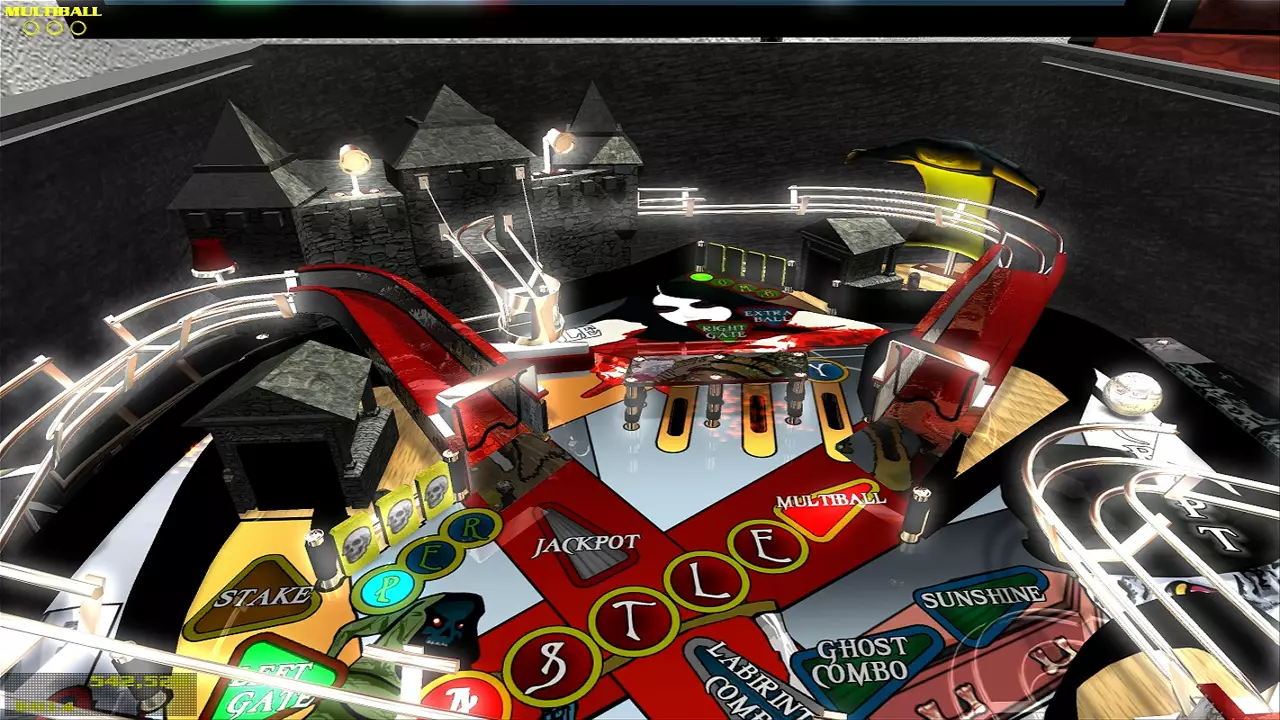This screenshot has height=720, width=1280.
Task: Toggle the first MULTIBALL indicator circle
Action: (31, 27)
